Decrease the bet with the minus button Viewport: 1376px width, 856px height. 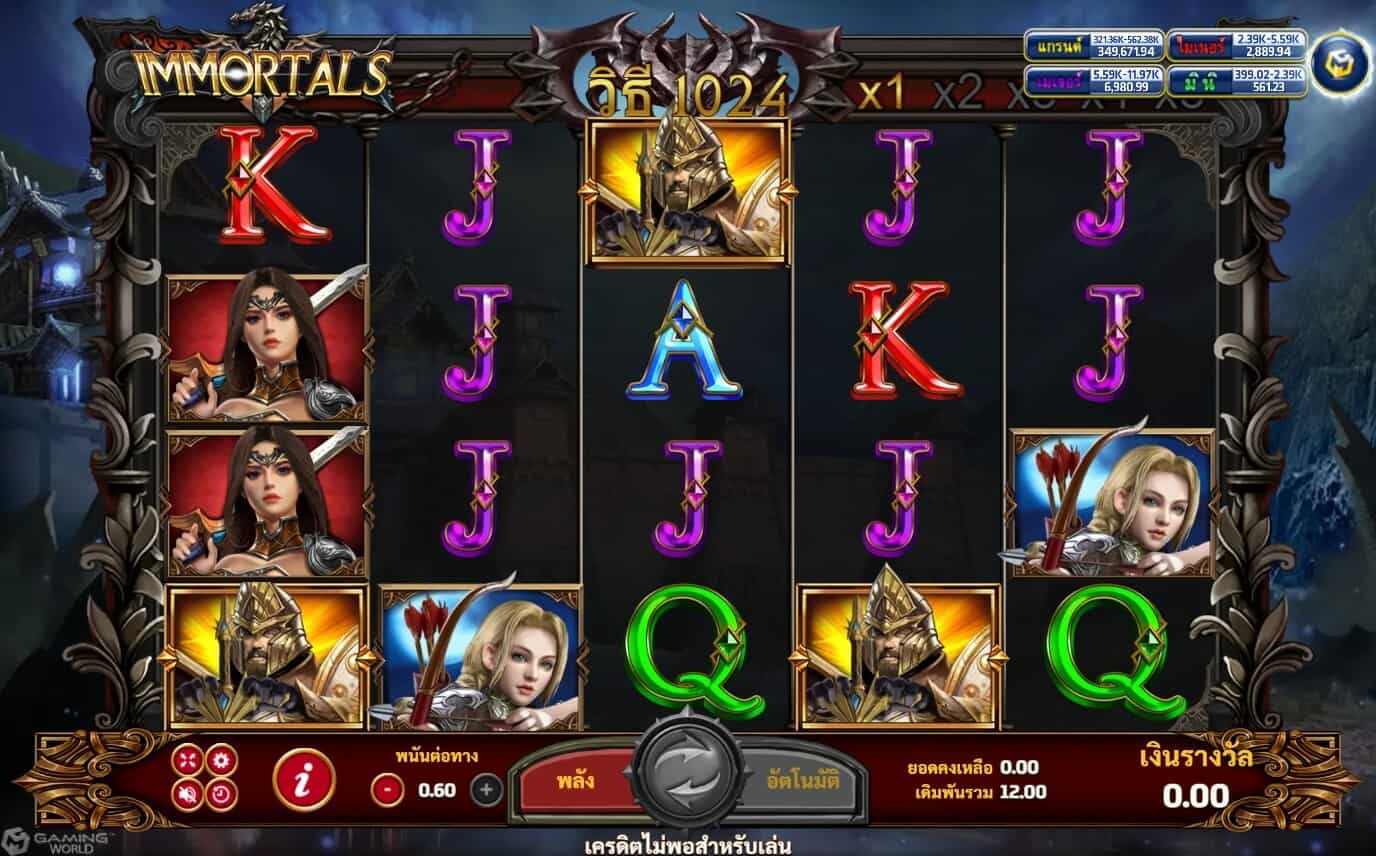387,790
